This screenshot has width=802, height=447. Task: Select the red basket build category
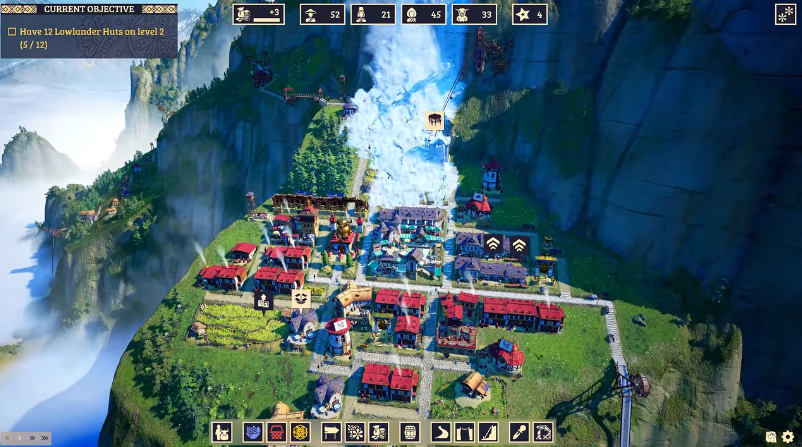click(277, 433)
